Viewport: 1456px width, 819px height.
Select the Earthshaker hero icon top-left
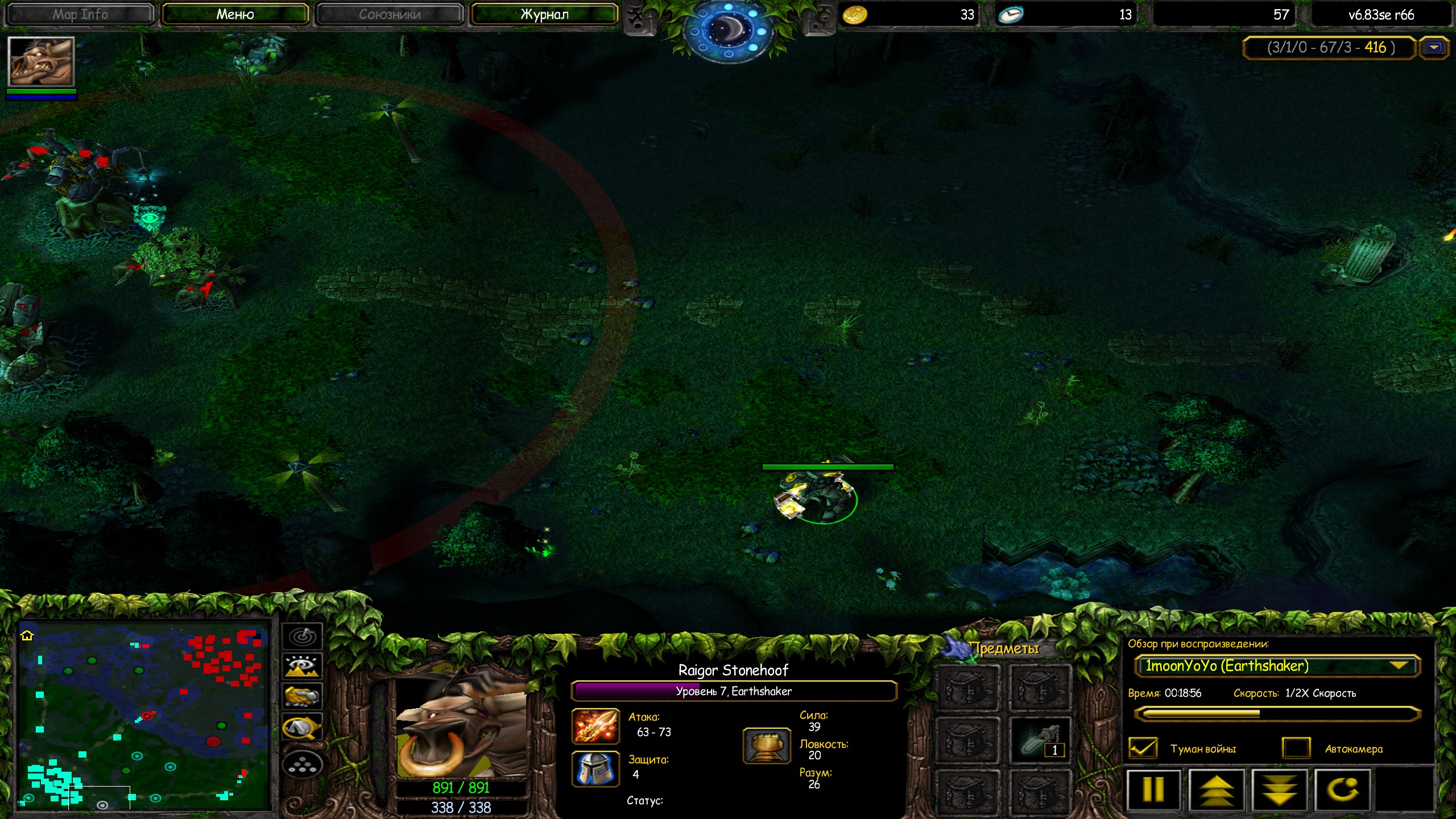pos(41,61)
